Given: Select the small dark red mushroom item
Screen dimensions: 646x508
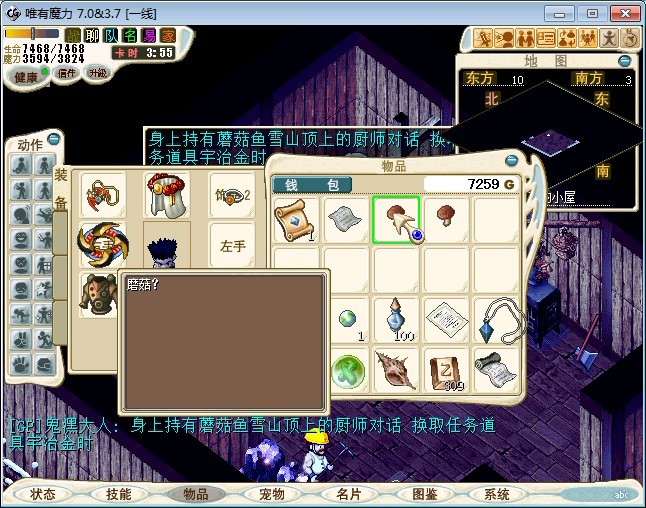Looking at the screenshot, I should coord(446,215).
